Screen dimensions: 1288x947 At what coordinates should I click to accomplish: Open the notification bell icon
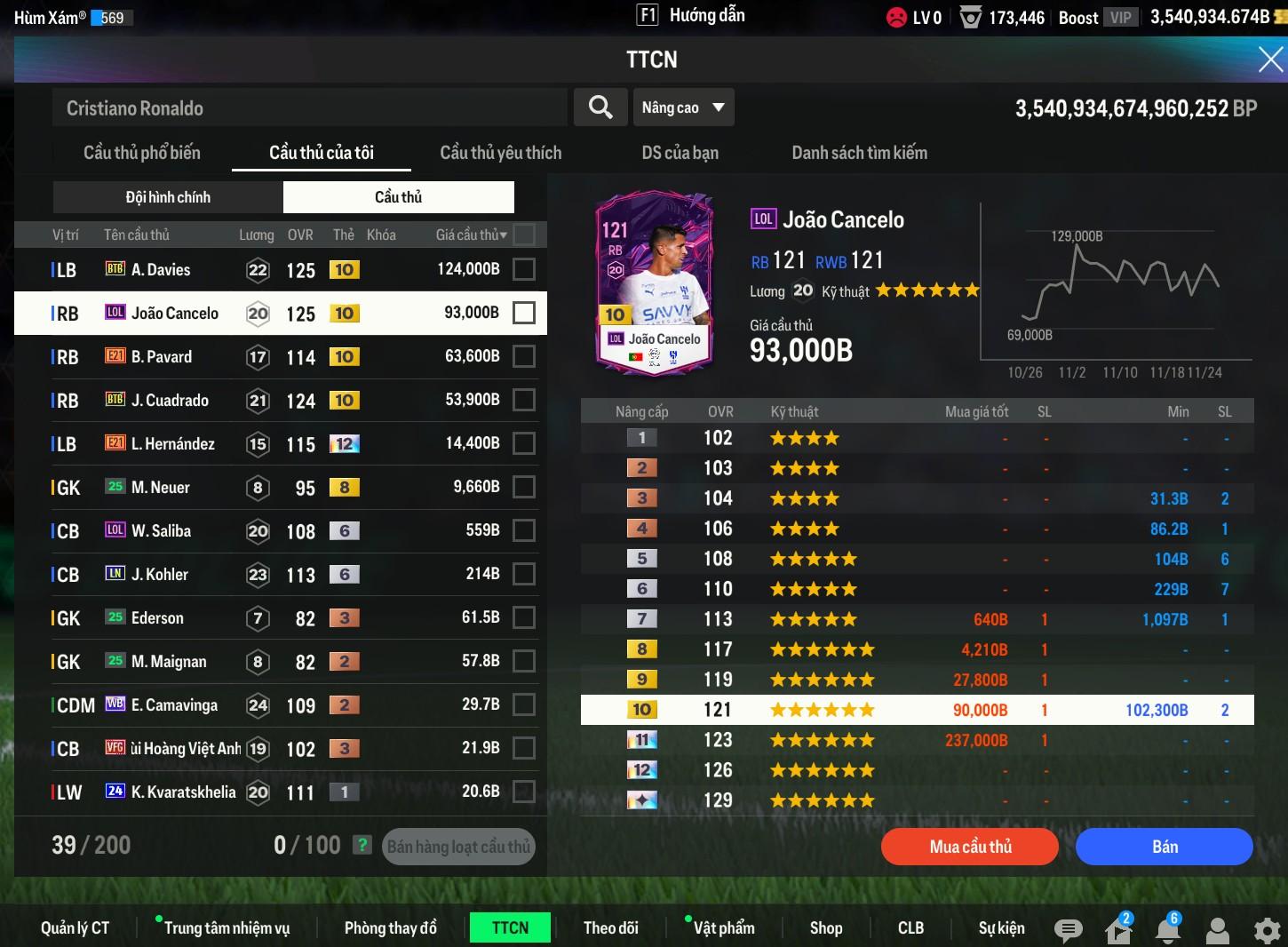point(1168,929)
